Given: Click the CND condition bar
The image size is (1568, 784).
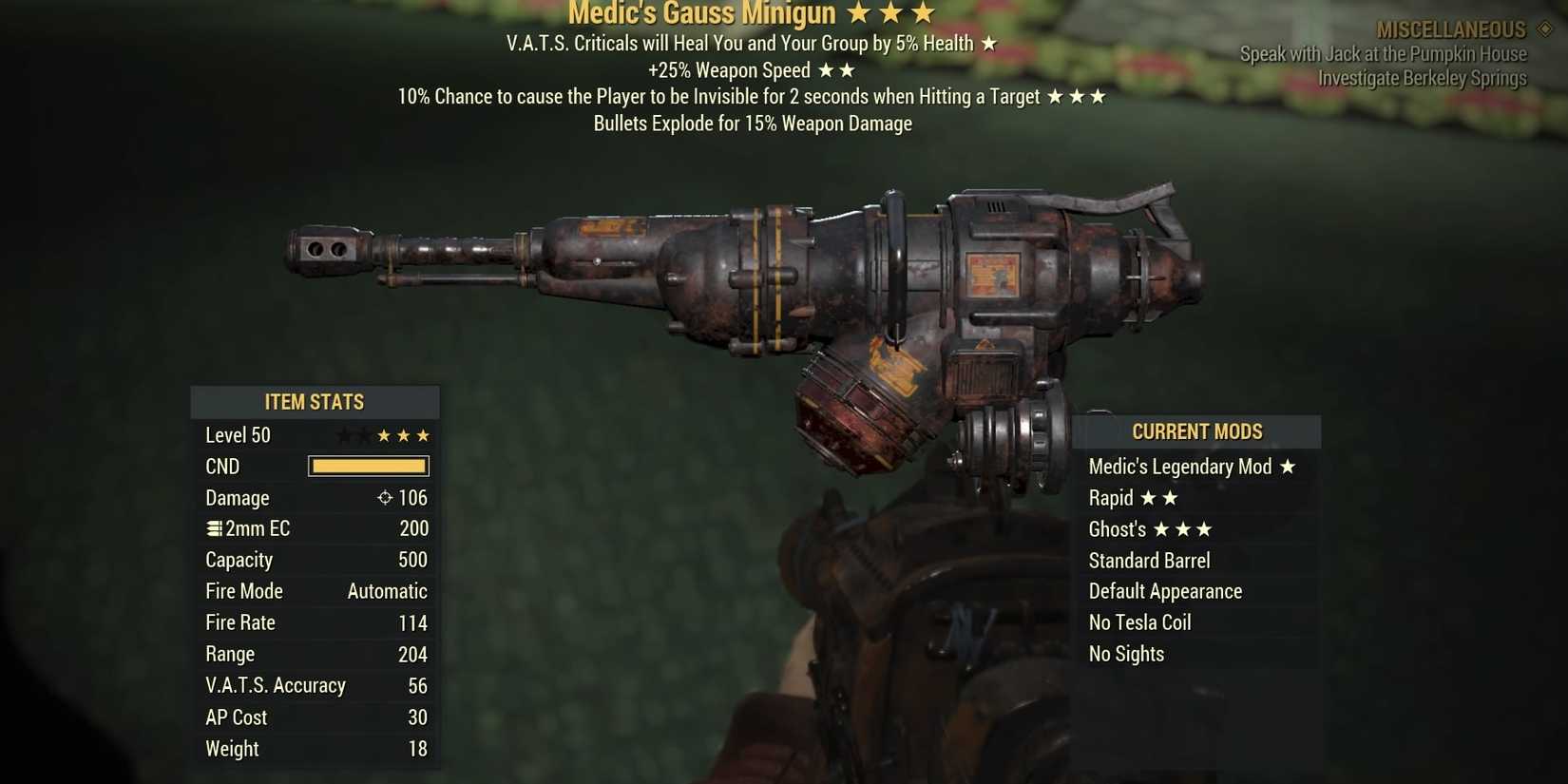Looking at the screenshot, I should [x=368, y=466].
